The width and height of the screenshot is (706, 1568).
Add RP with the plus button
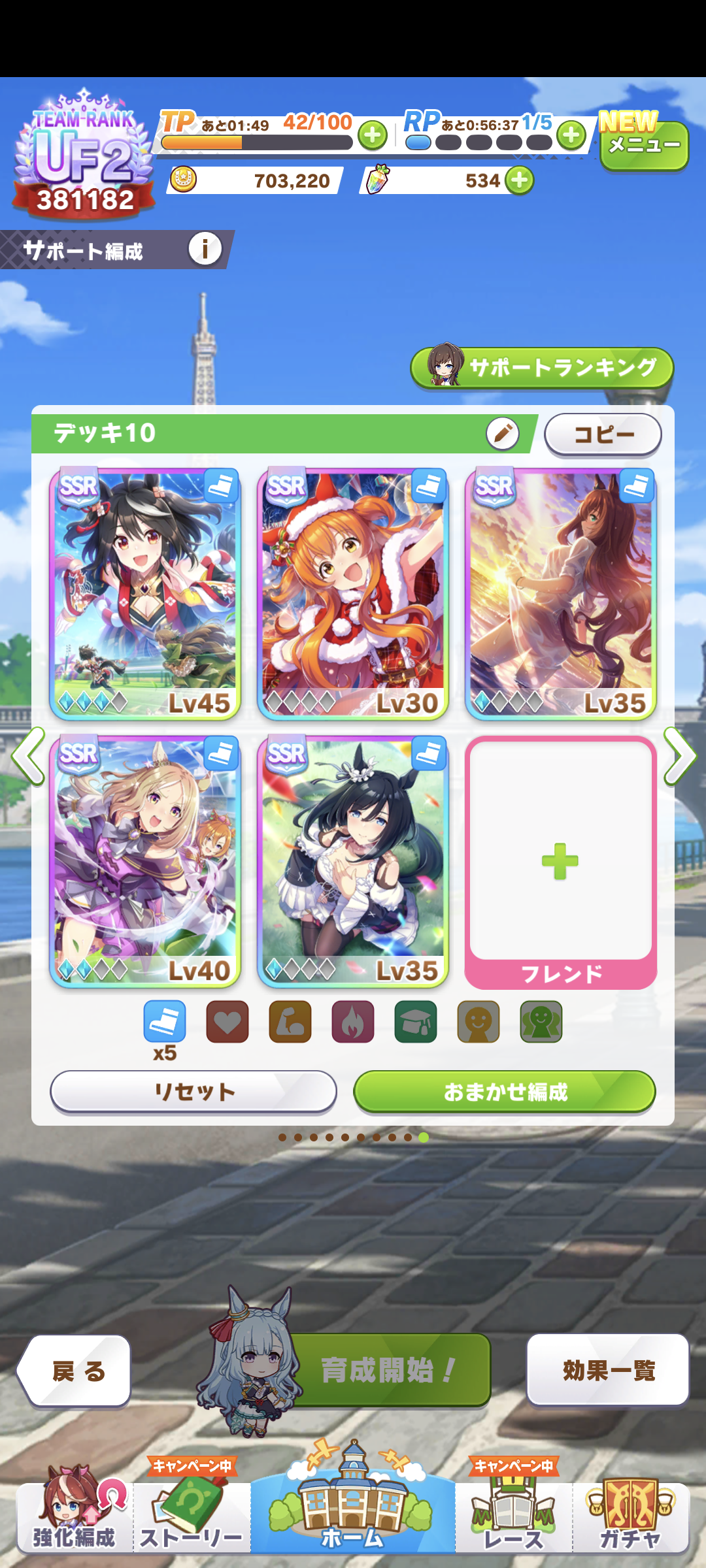point(571,135)
